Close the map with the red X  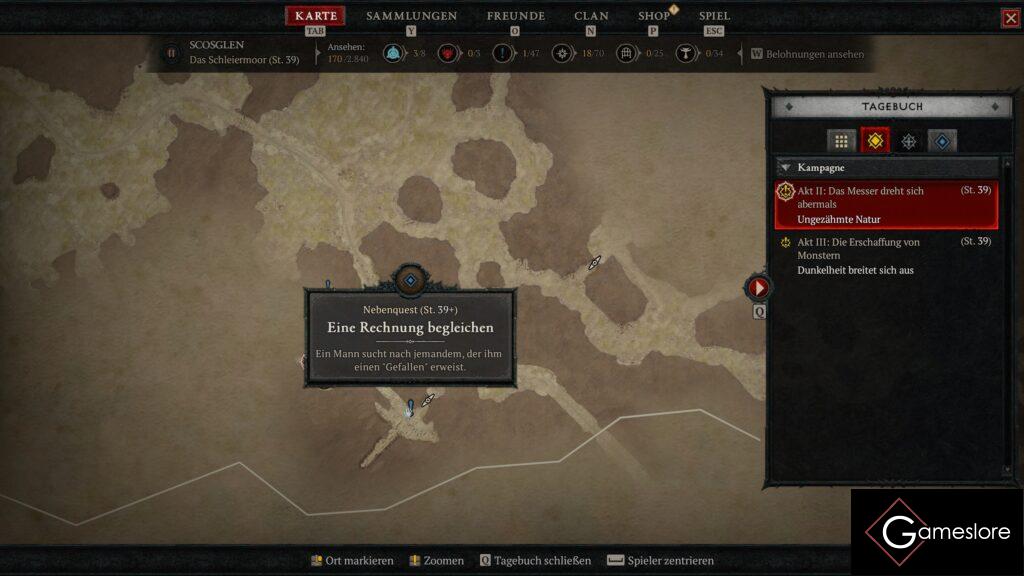[x=1010, y=18]
